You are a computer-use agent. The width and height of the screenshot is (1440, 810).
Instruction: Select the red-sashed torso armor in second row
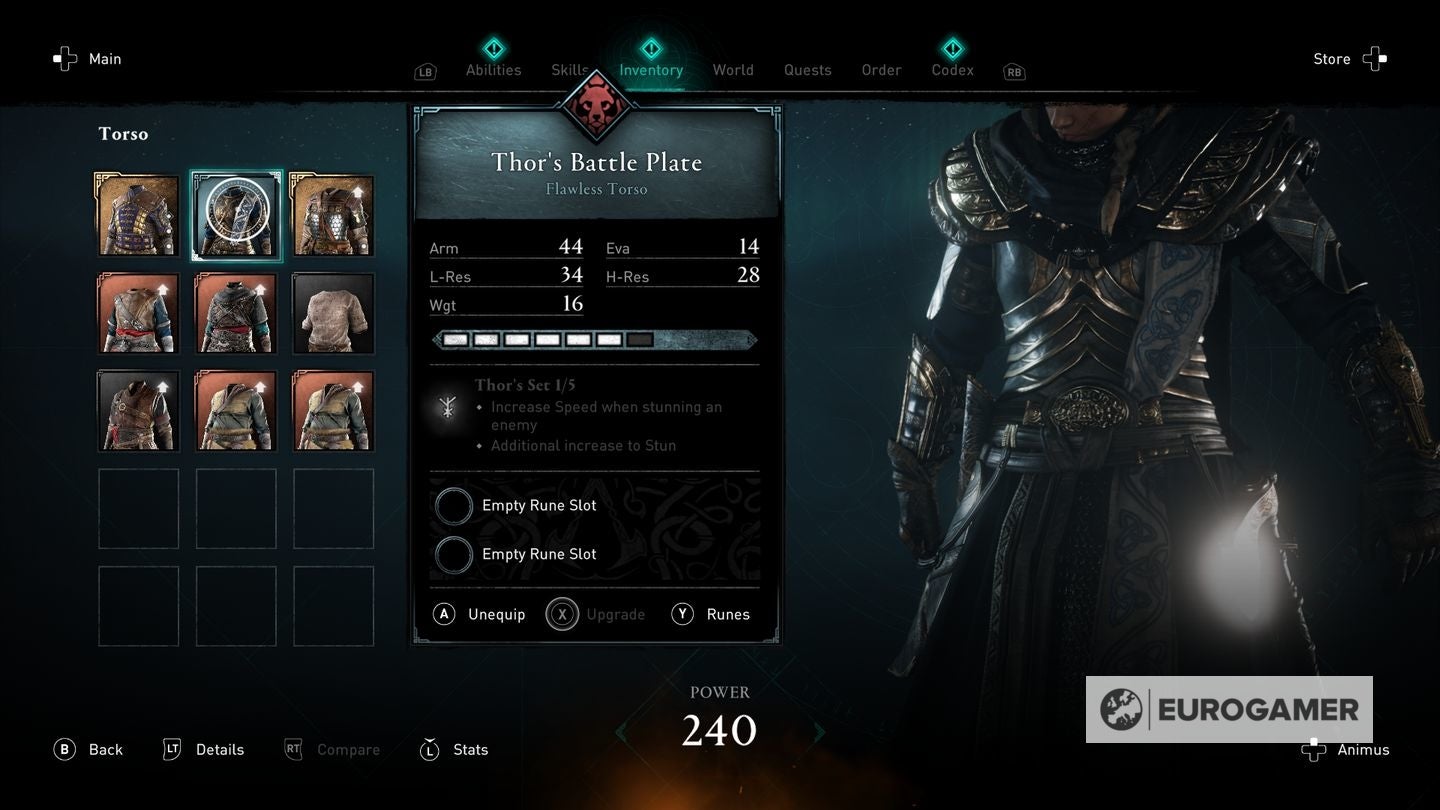tap(138, 312)
